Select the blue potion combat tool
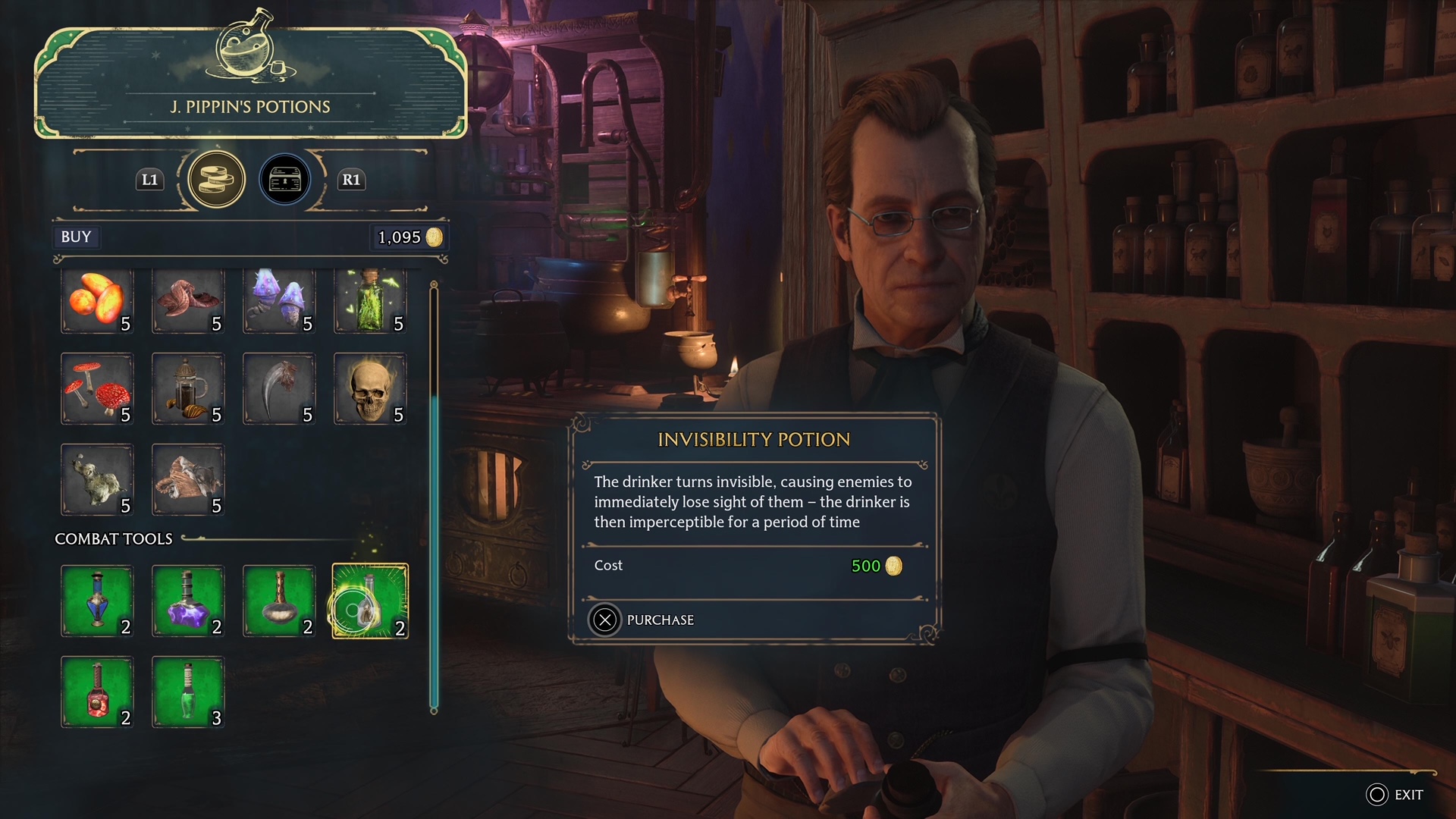This screenshot has width=1456, height=819. (97, 601)
